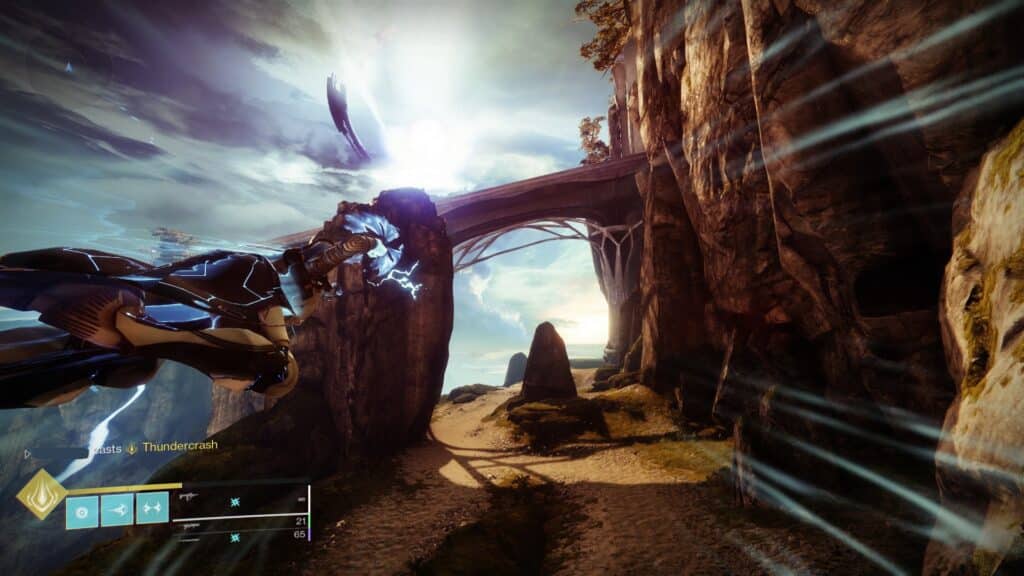The image size is (1024, 576).
Task: Activate the golden diamond super ability icon
Action: click(x=41, y=494)
